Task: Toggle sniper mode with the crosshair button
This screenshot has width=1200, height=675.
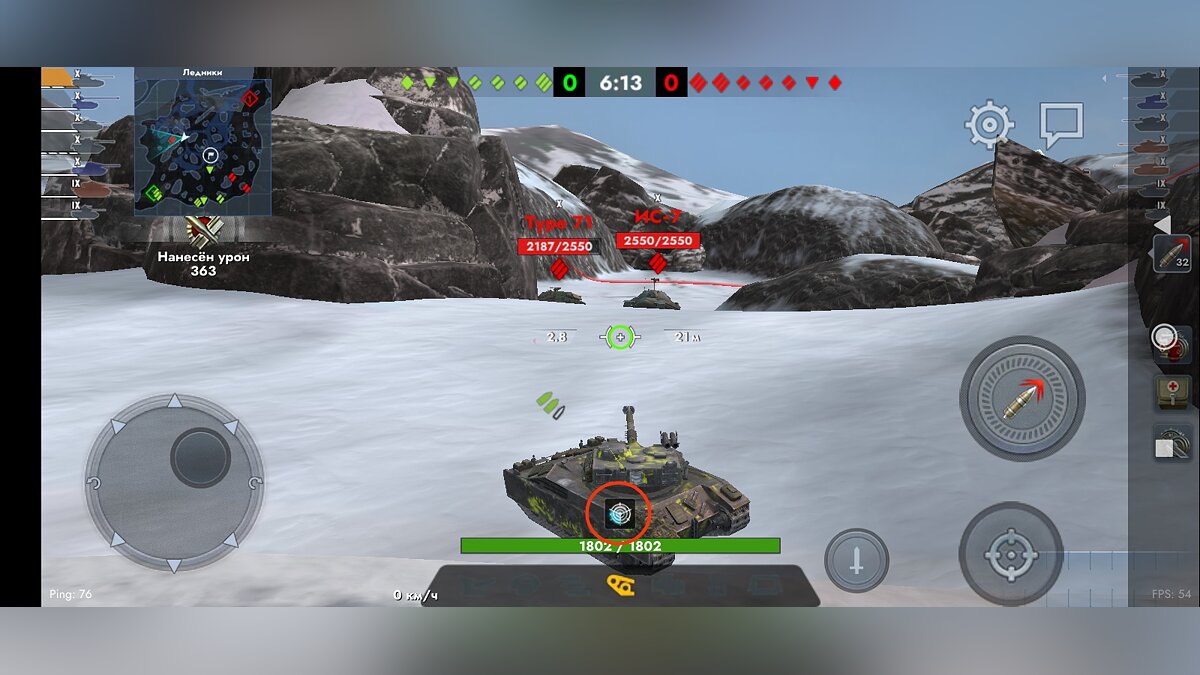Action: tap(1010, 555)
